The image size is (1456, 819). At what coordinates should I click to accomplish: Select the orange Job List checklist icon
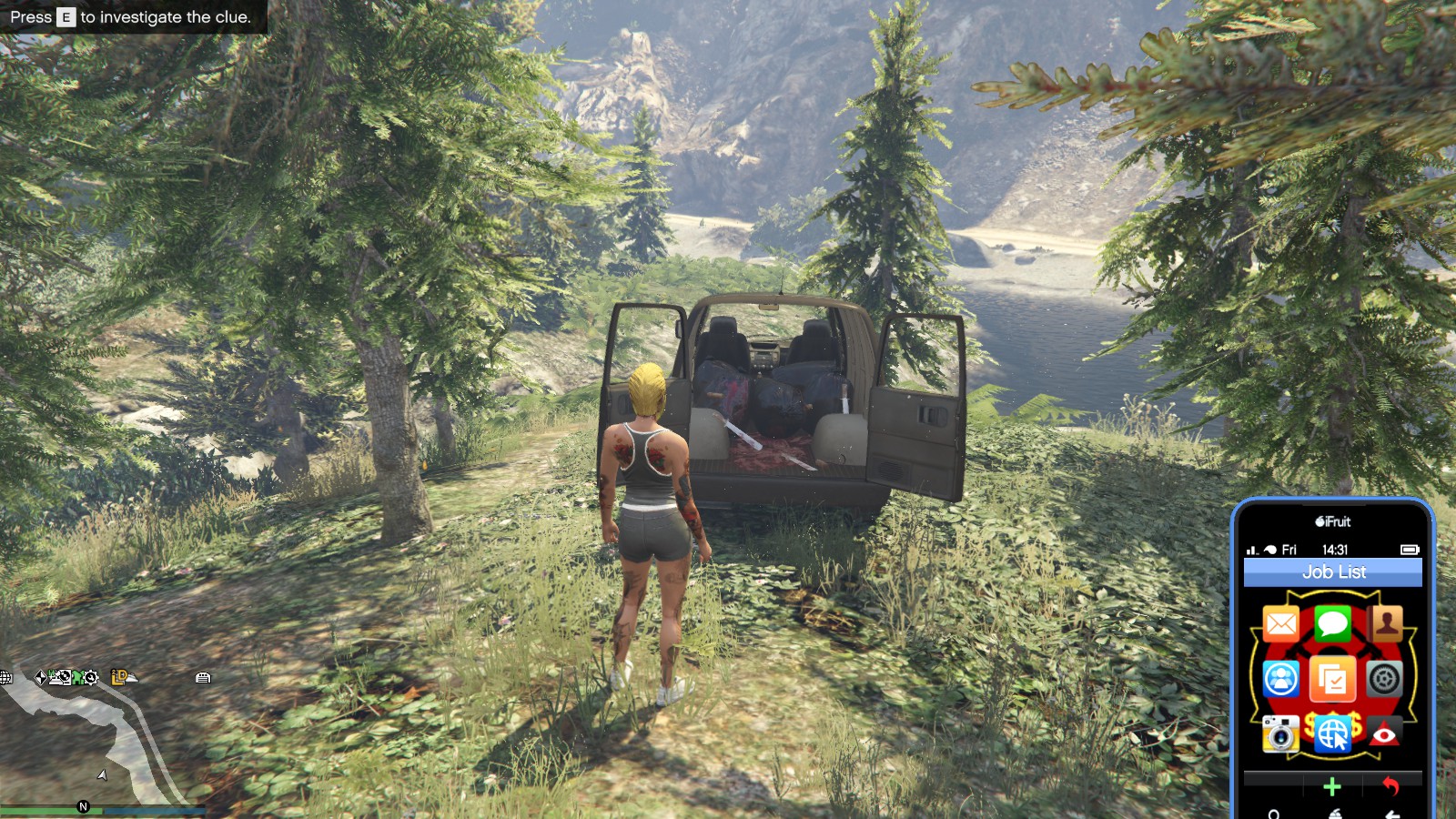[x=1331, y=679]
